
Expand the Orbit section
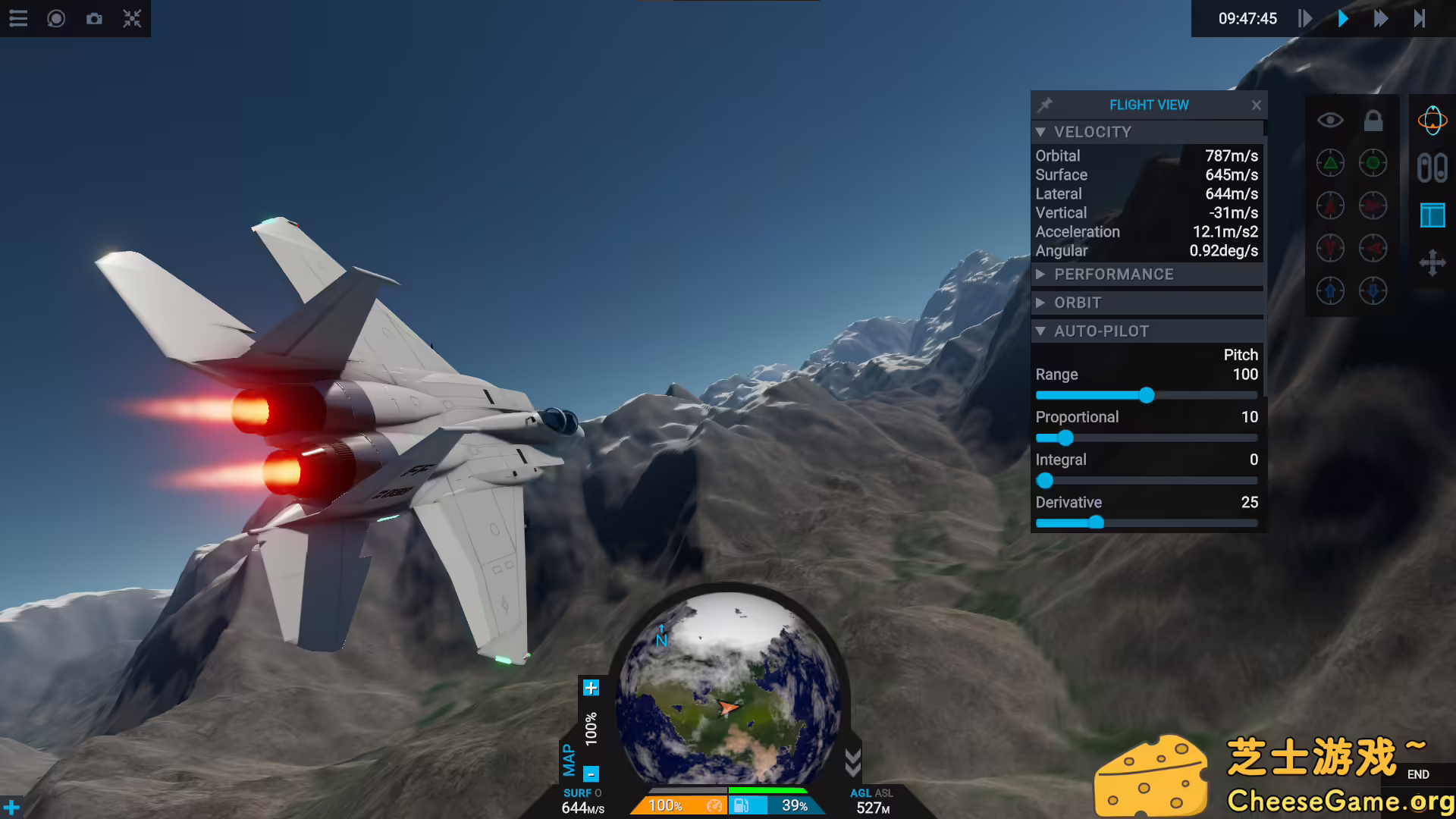tap(1040, 303)
